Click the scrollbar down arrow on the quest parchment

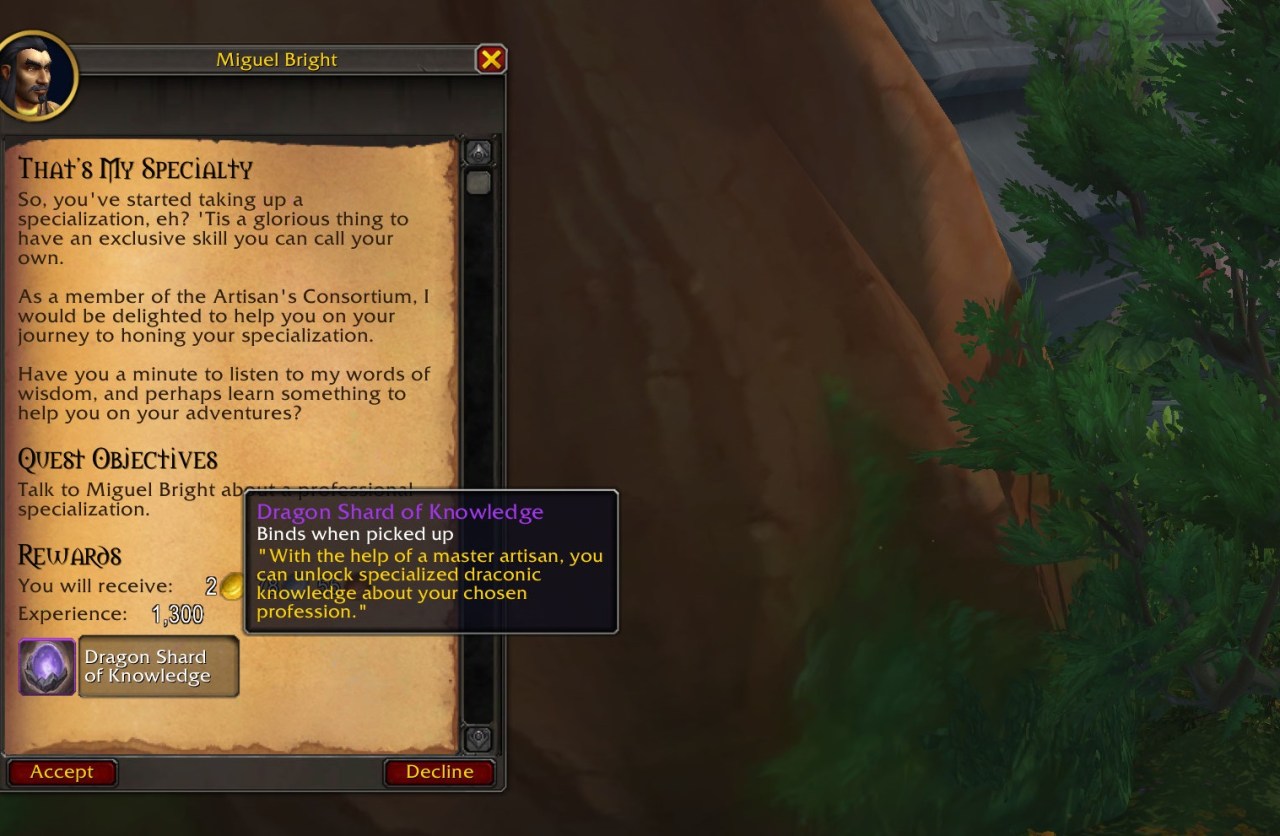[x=477, y=741]
